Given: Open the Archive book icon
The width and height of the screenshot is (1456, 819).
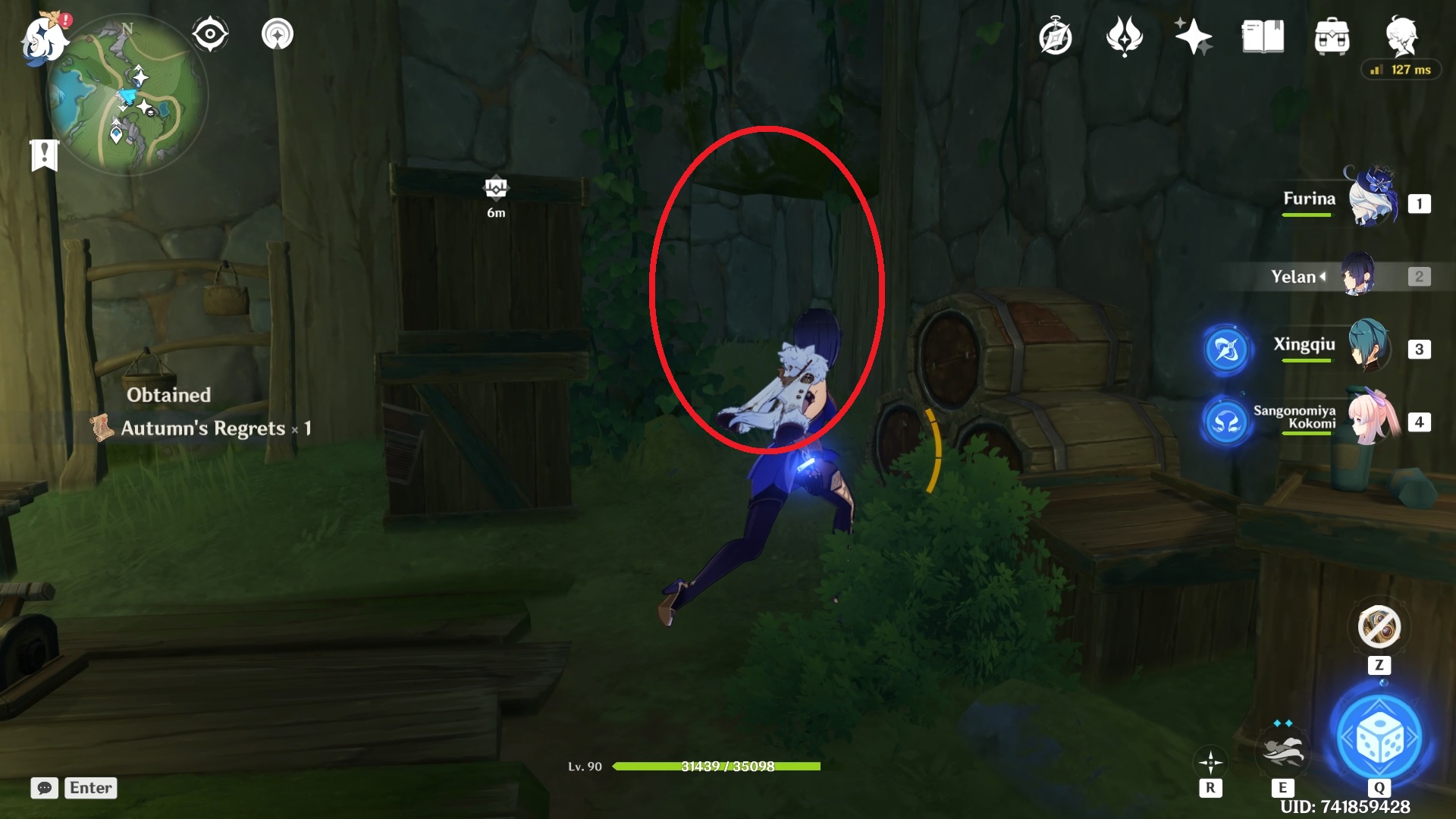Looking at the screenshot, I should [x=1261, y=36].
